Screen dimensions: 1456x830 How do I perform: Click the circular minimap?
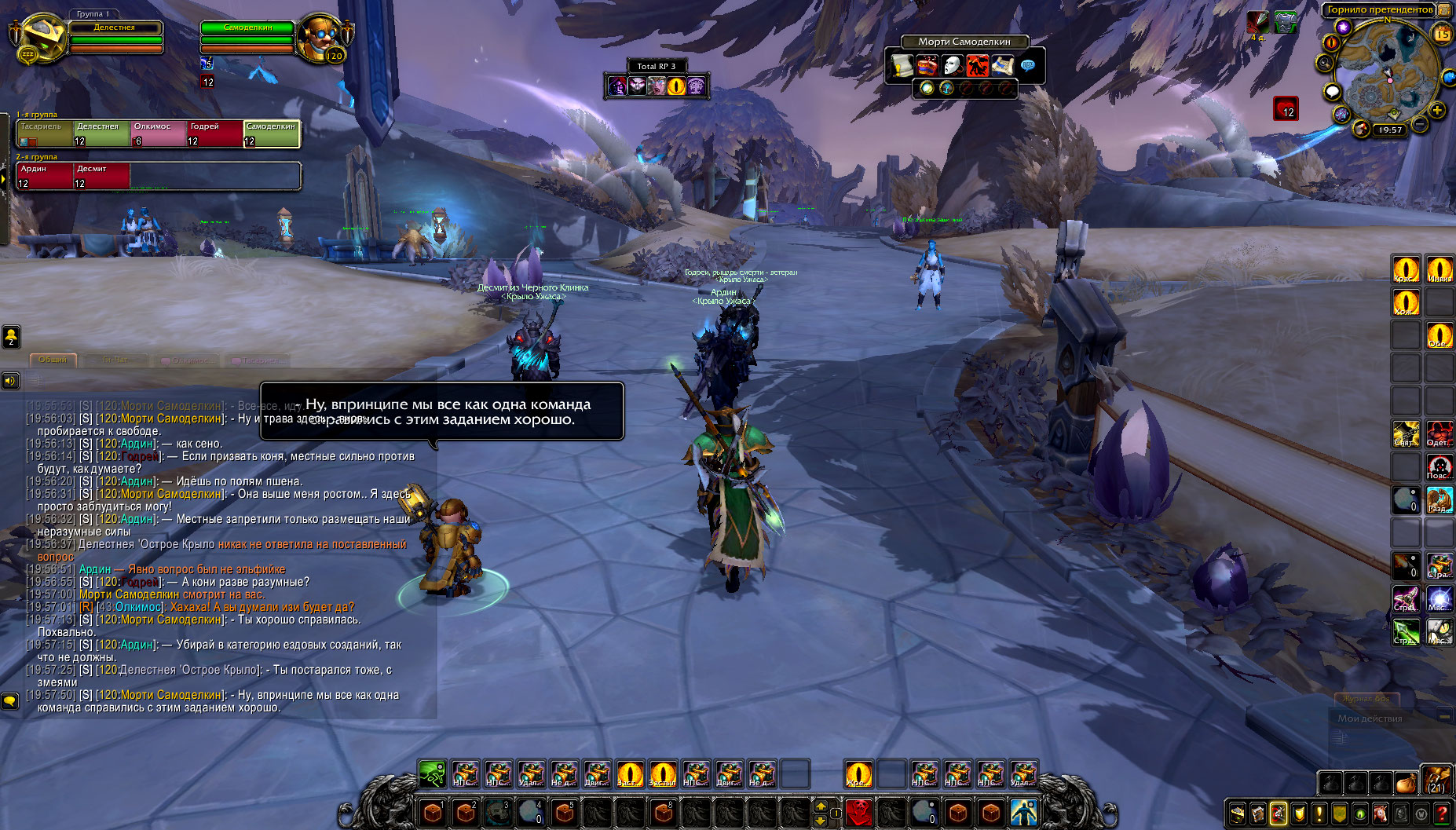pos(1387,72)
